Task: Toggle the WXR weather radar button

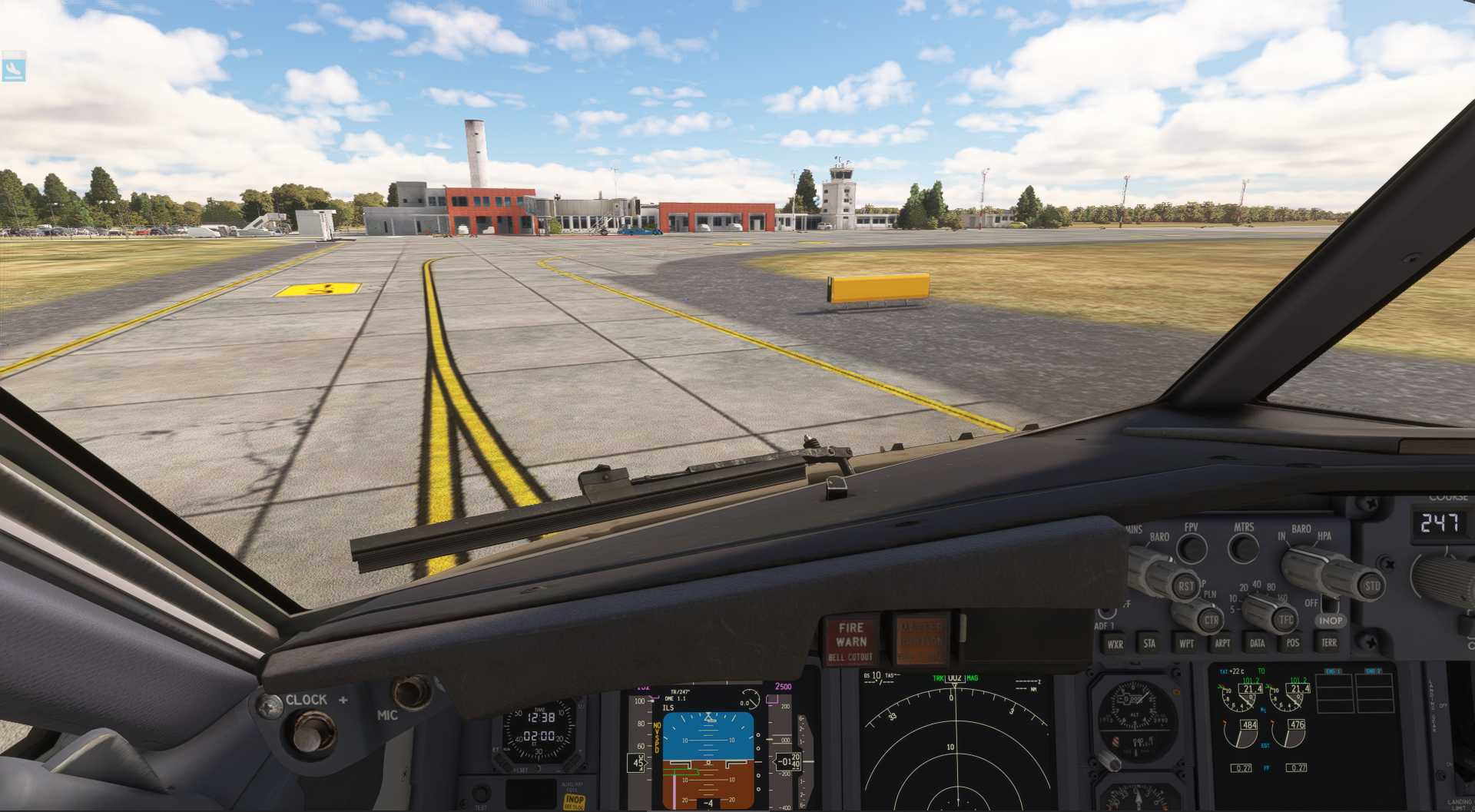Action: tap(1115, 644)
